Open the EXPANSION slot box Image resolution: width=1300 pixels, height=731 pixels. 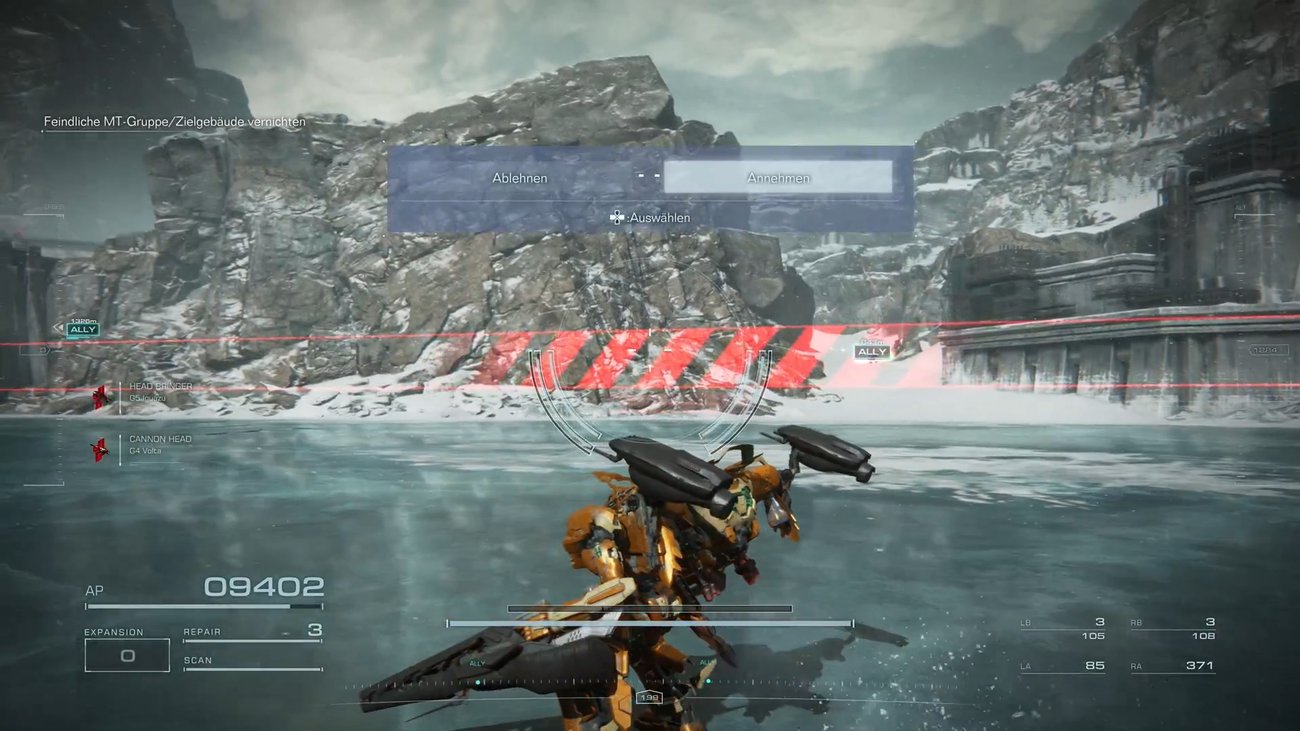127,654
